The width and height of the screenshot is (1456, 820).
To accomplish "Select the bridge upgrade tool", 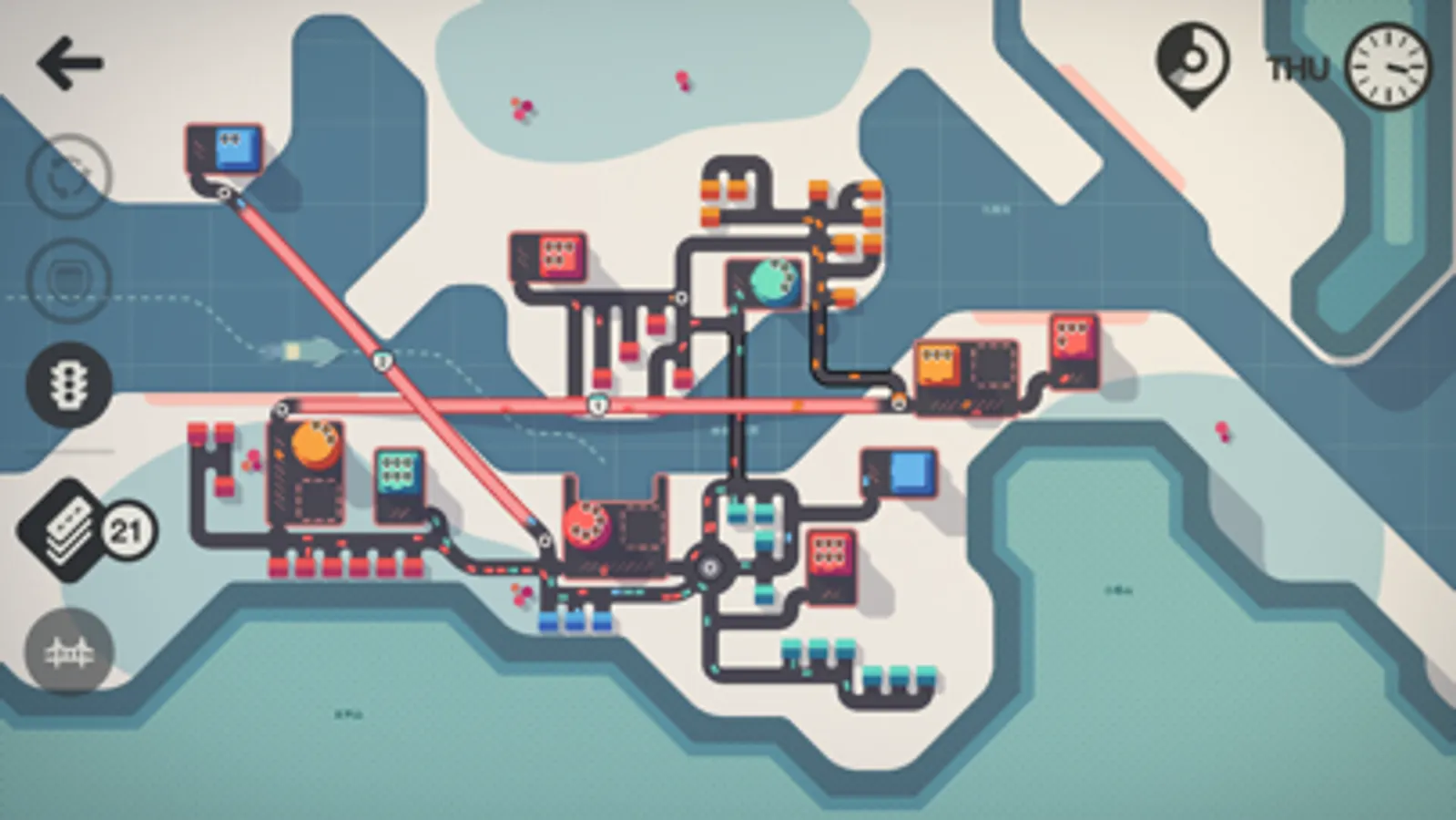I will [68, 651].
